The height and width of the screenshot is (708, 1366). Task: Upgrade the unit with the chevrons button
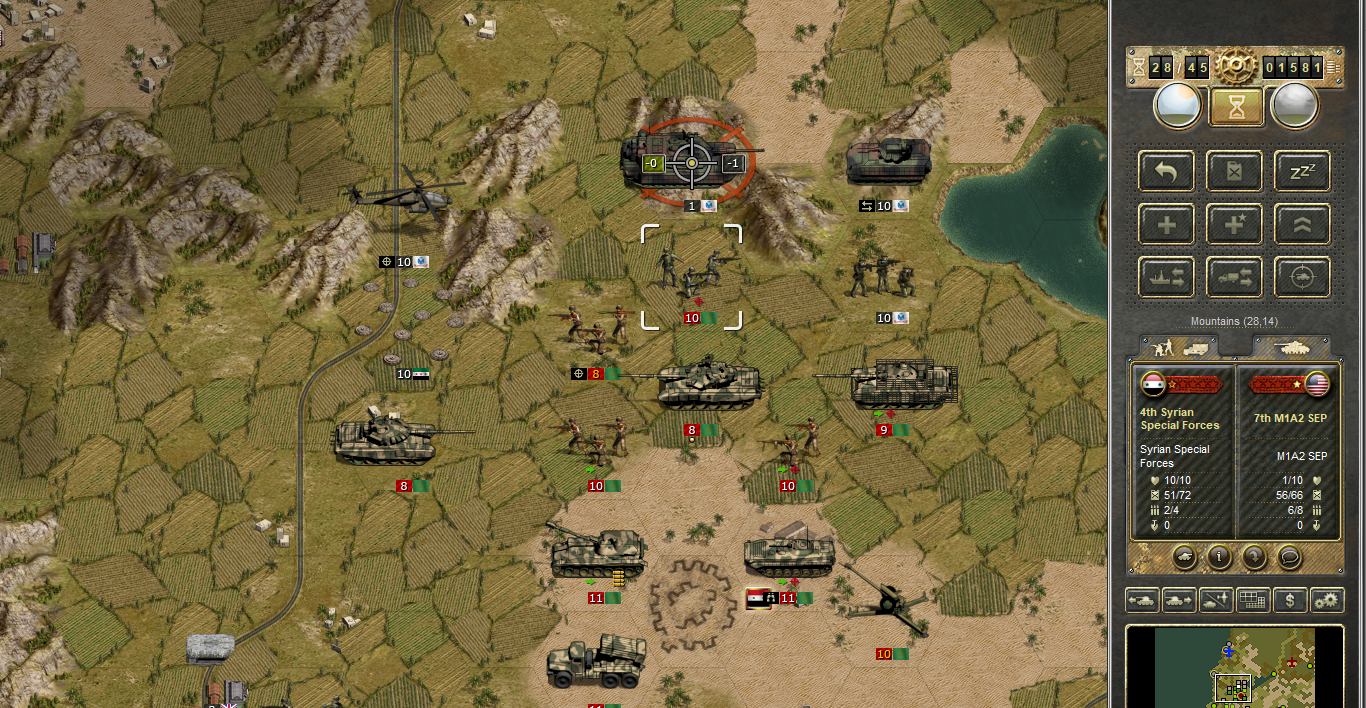[1302, 225]
